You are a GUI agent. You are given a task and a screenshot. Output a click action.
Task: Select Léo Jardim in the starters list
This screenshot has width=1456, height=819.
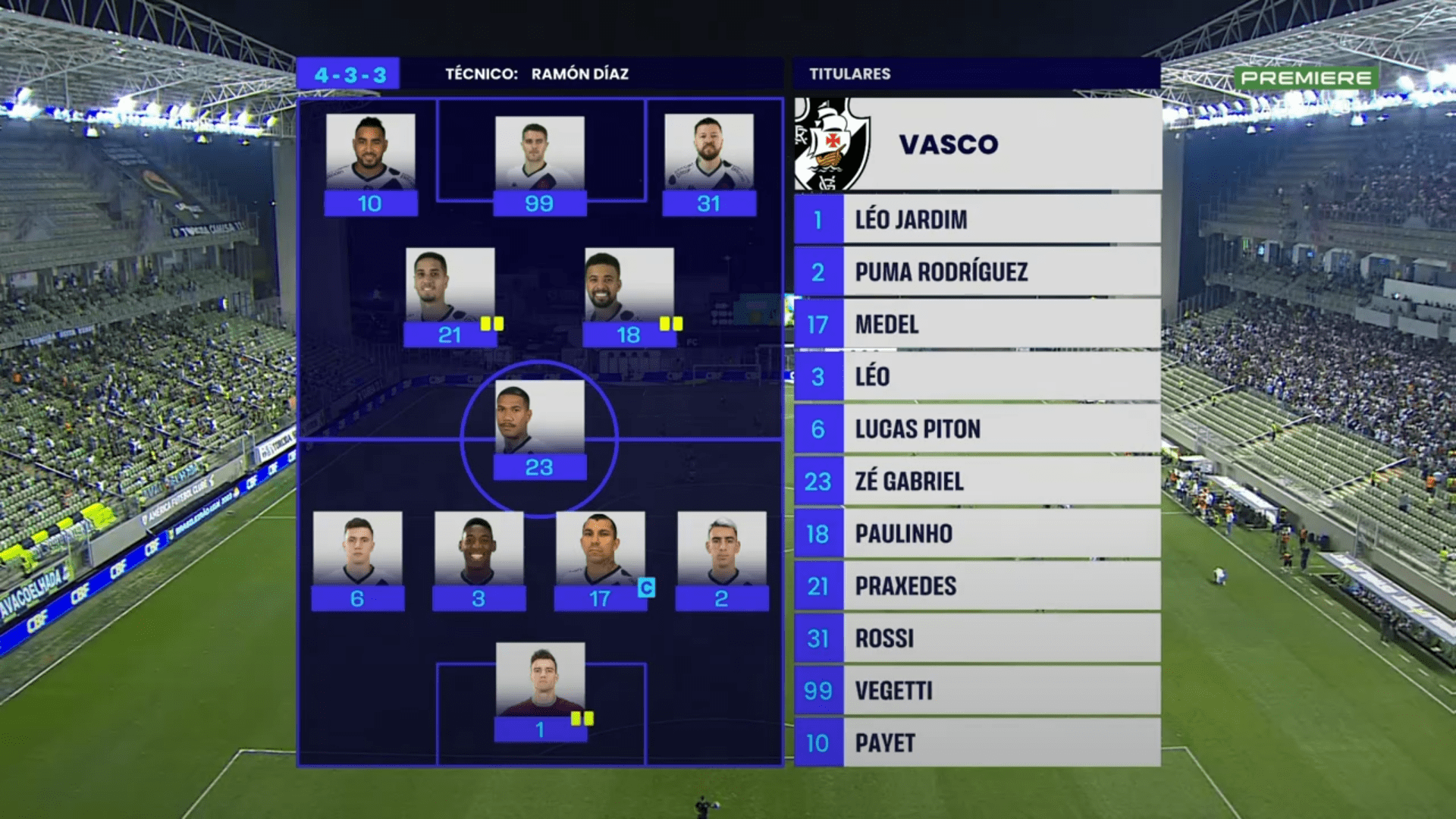click(x=977, y=220)
